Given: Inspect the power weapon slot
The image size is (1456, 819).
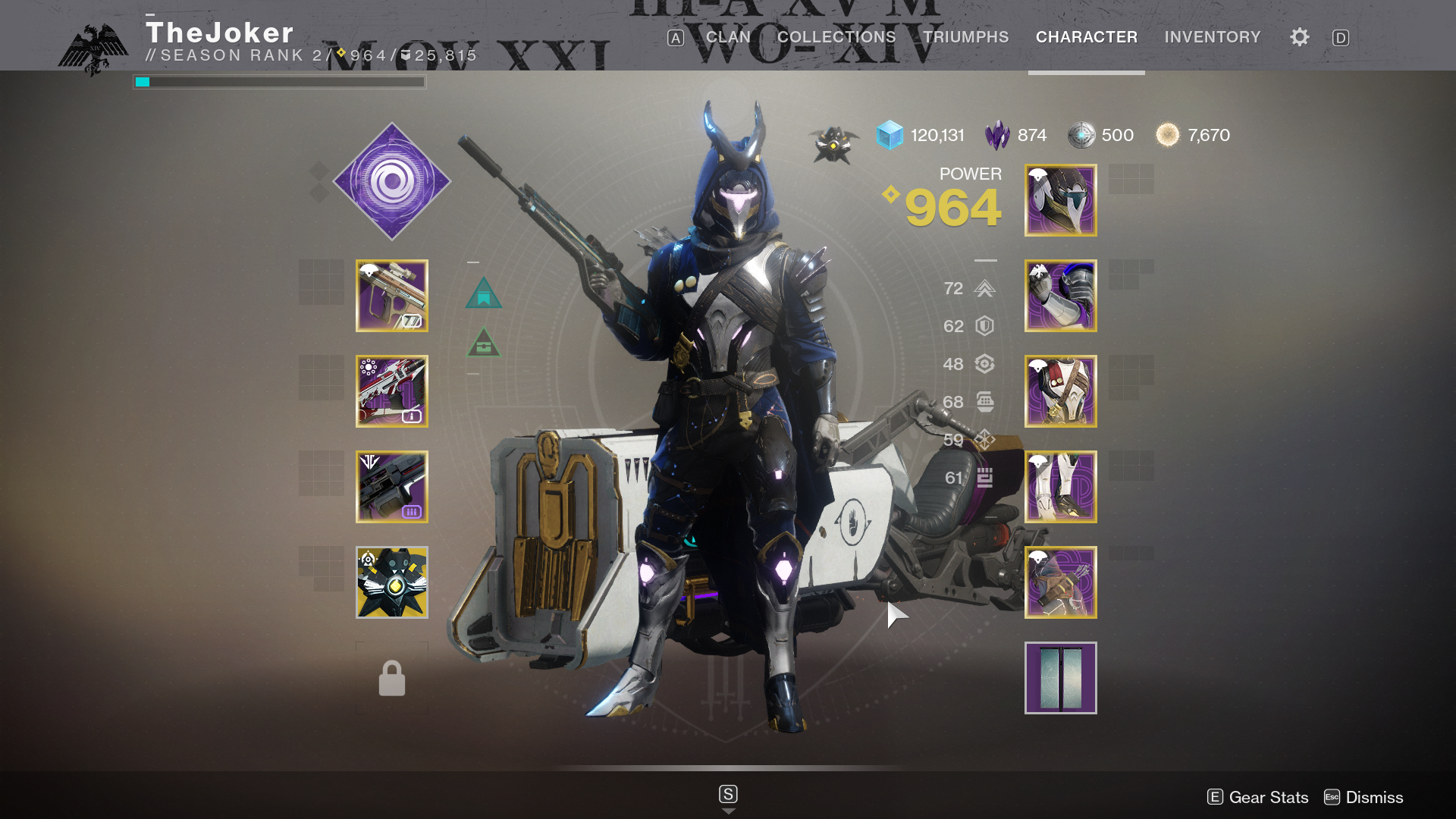Looking at the screenshot, I should 392,487.
